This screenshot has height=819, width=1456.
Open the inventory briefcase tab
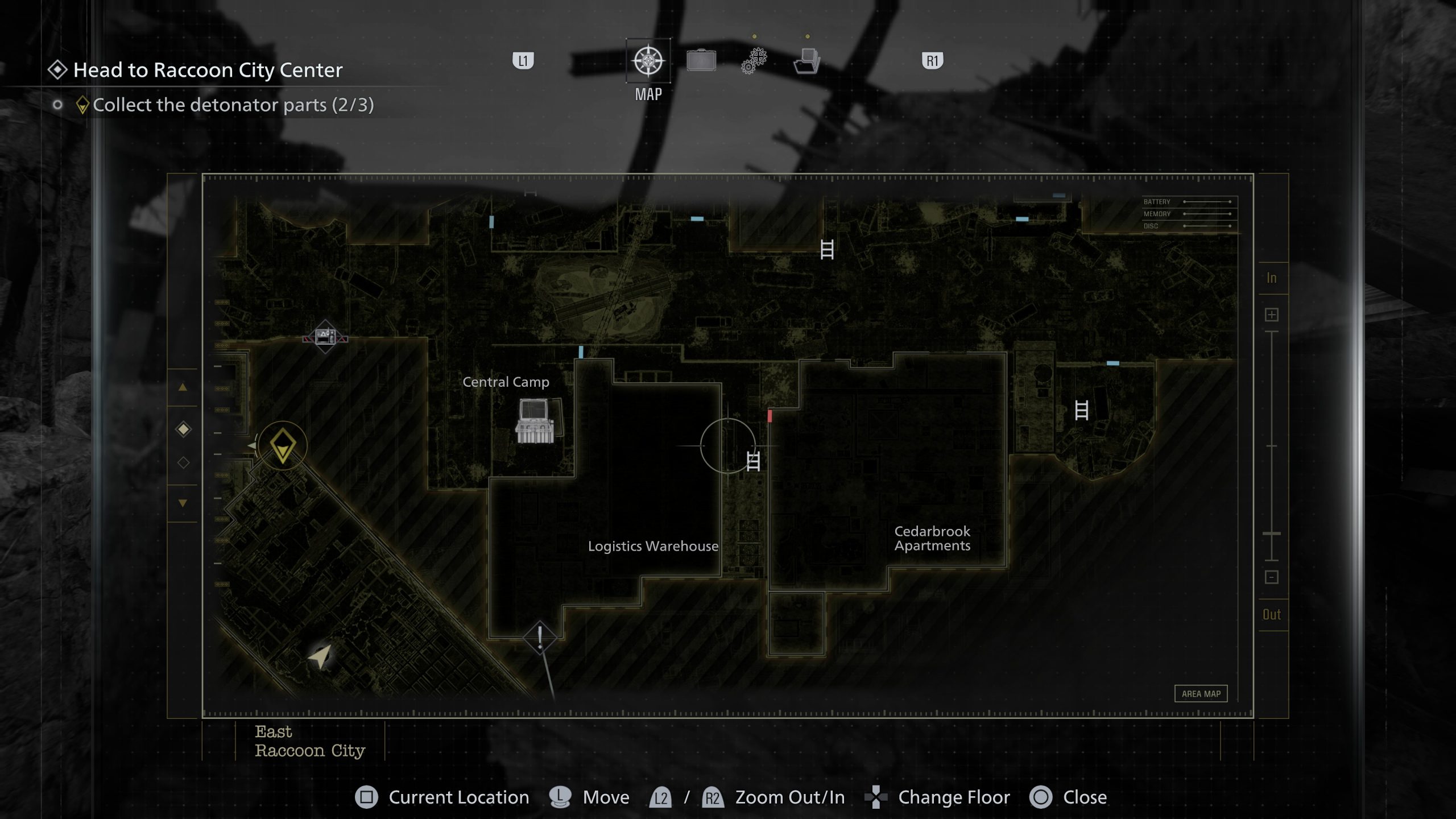pos(701,60)
